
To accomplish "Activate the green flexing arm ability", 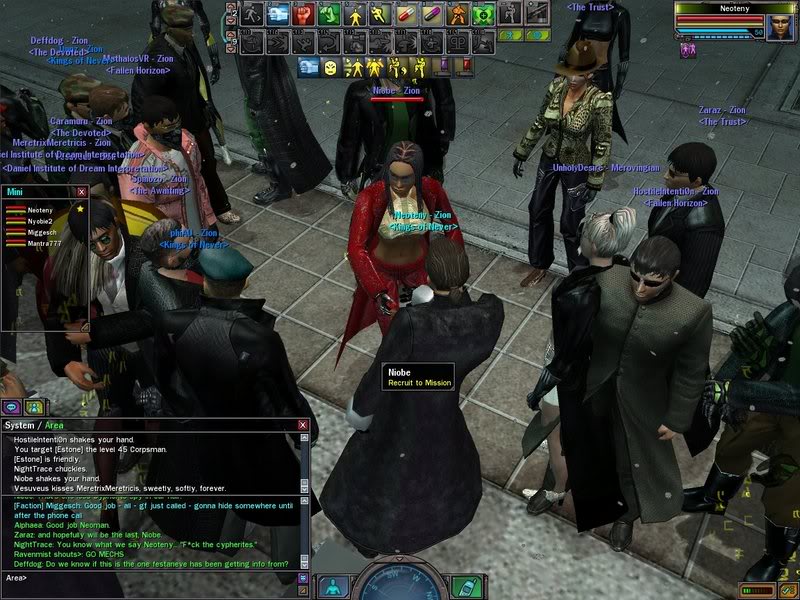I will point(328,14).
